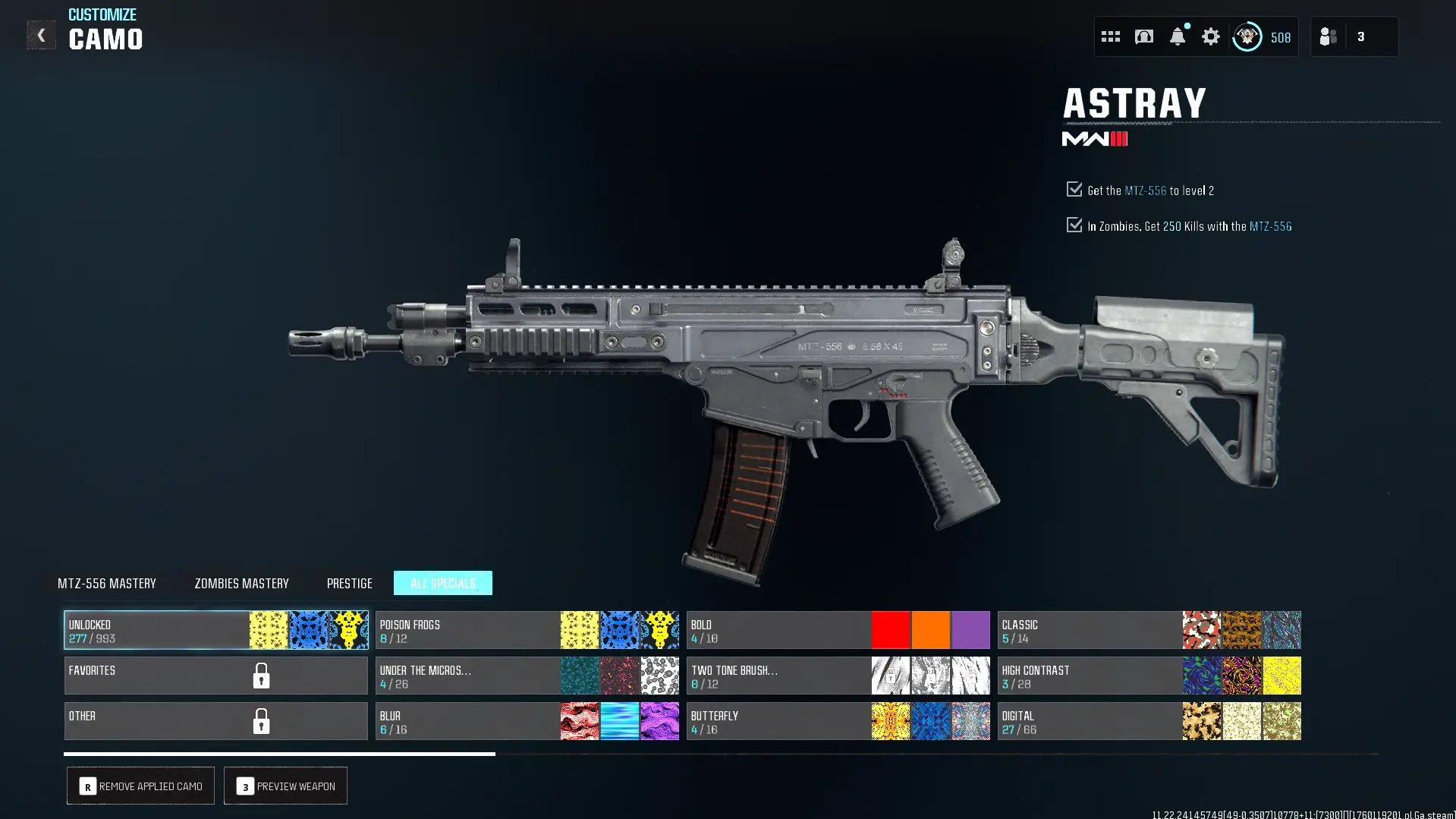The height and width of the screenshot is (819, 1456).
Task: Click Remove Applied Camo button
Action: [x=140, y=786]
